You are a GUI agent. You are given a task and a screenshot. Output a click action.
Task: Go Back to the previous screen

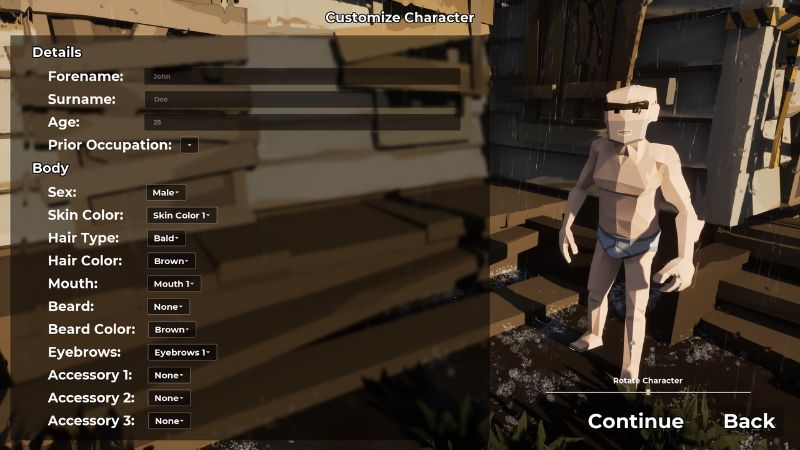tap(749, 421)
